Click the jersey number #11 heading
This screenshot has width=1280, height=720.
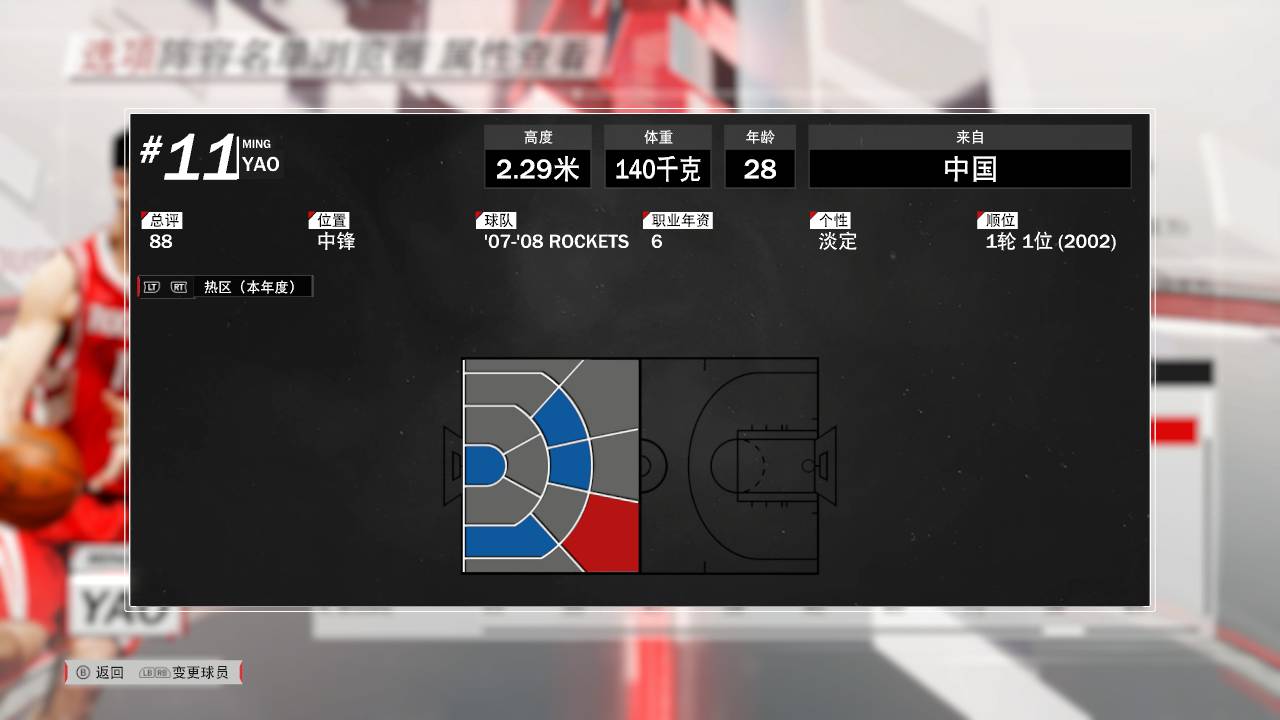coord(190,155)
